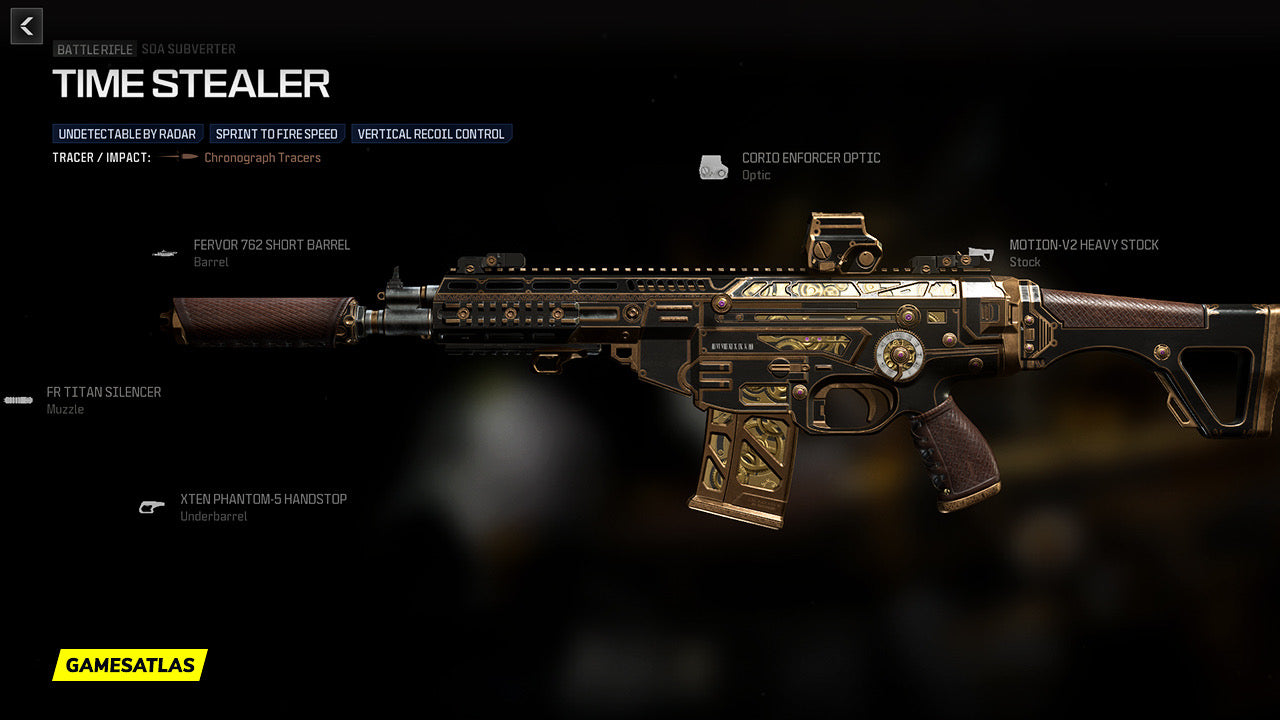The image size is (1280, 720).
Task: Open the Motion-V2 Heavy Stock attachment
Action: 1083,245
